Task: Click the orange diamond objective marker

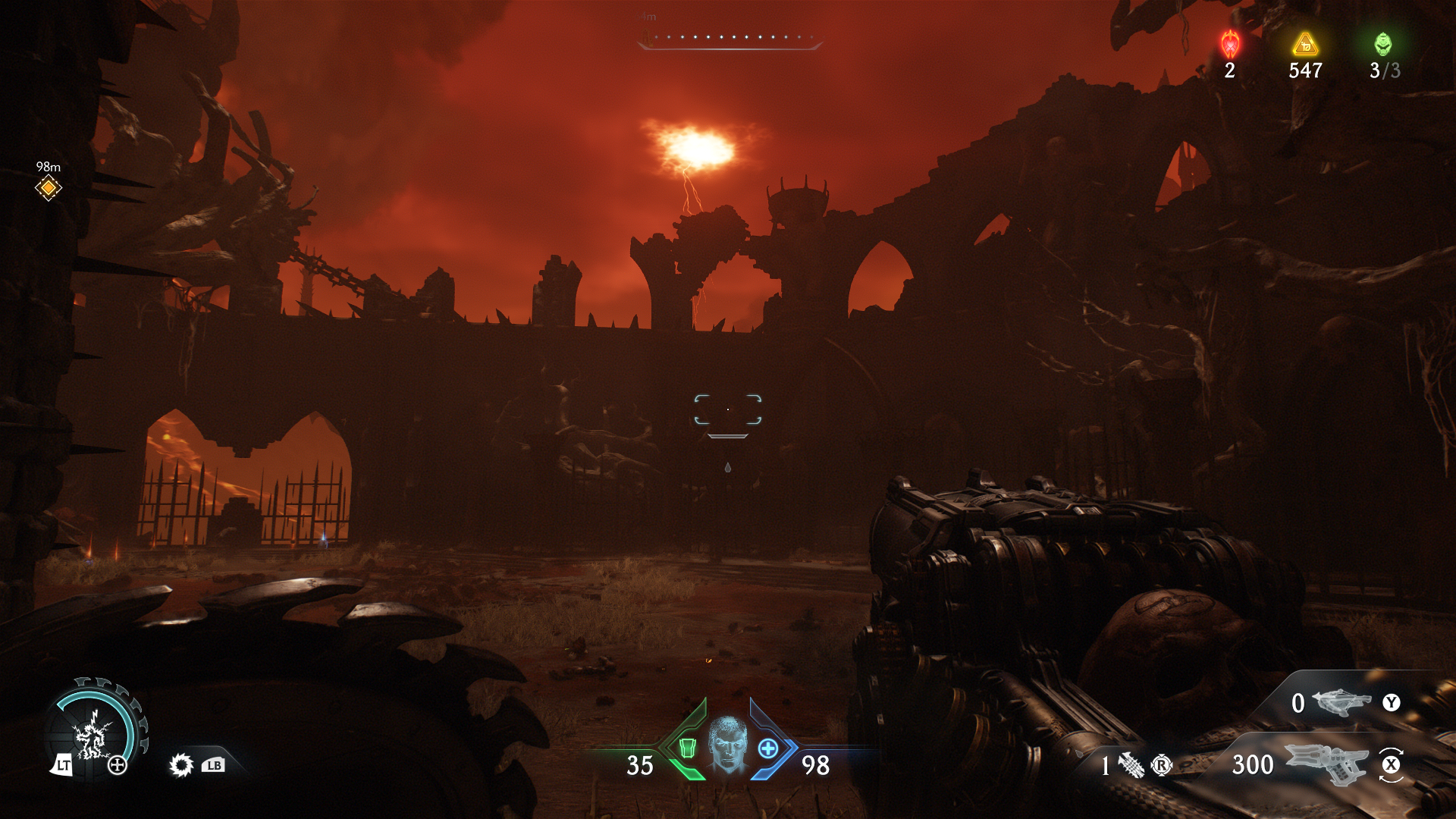Action: coord(49,187)
